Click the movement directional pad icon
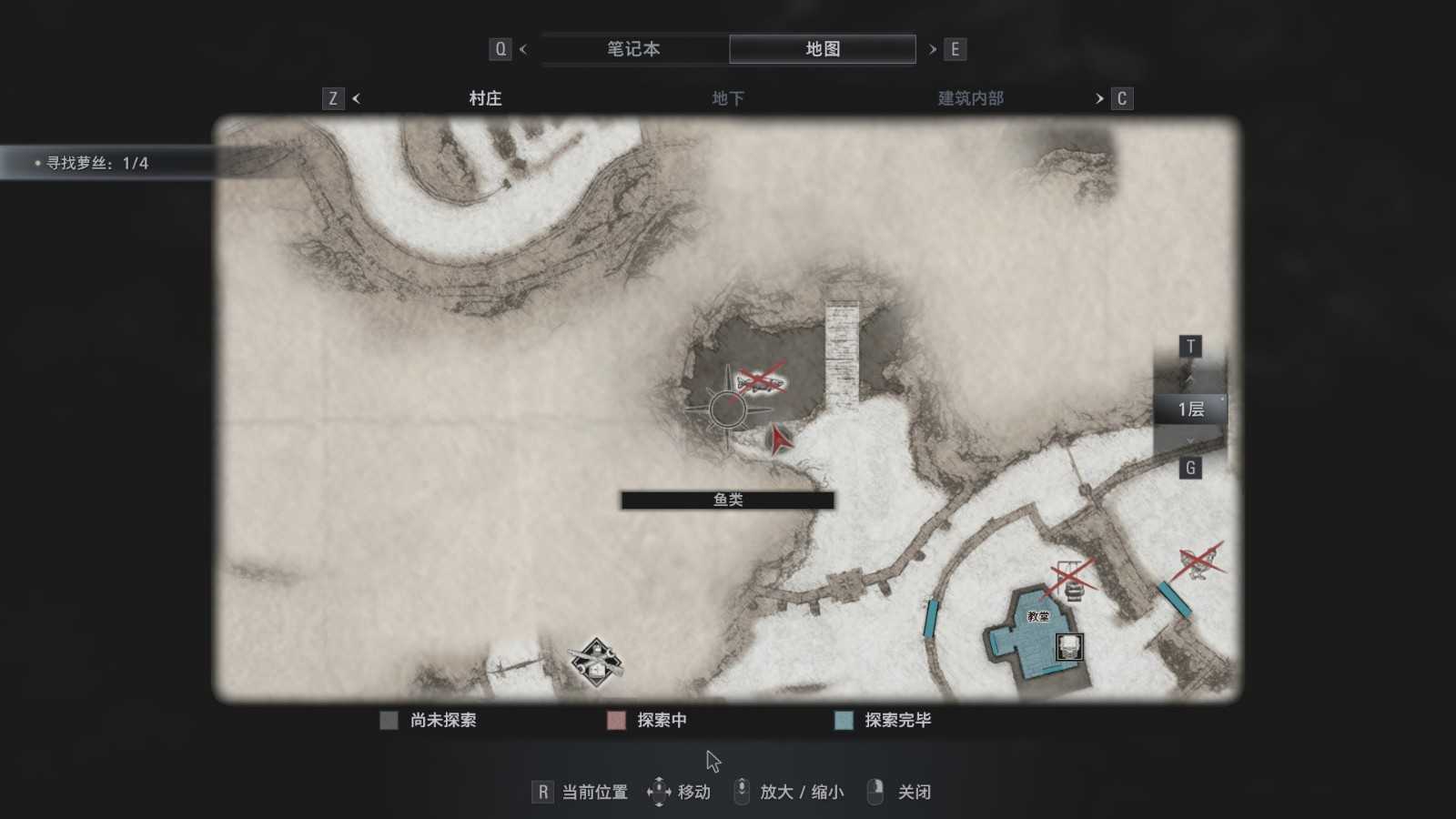Image resolution: width=1456 pixels, height=819 pixels. click(x=658, y=792)
